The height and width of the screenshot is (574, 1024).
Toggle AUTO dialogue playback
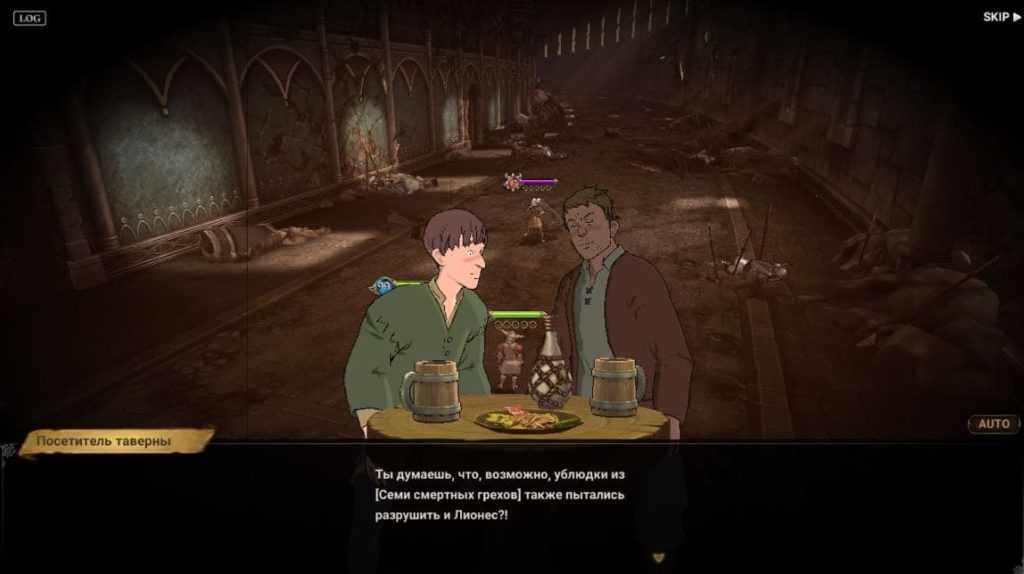(x=993, y=424)
